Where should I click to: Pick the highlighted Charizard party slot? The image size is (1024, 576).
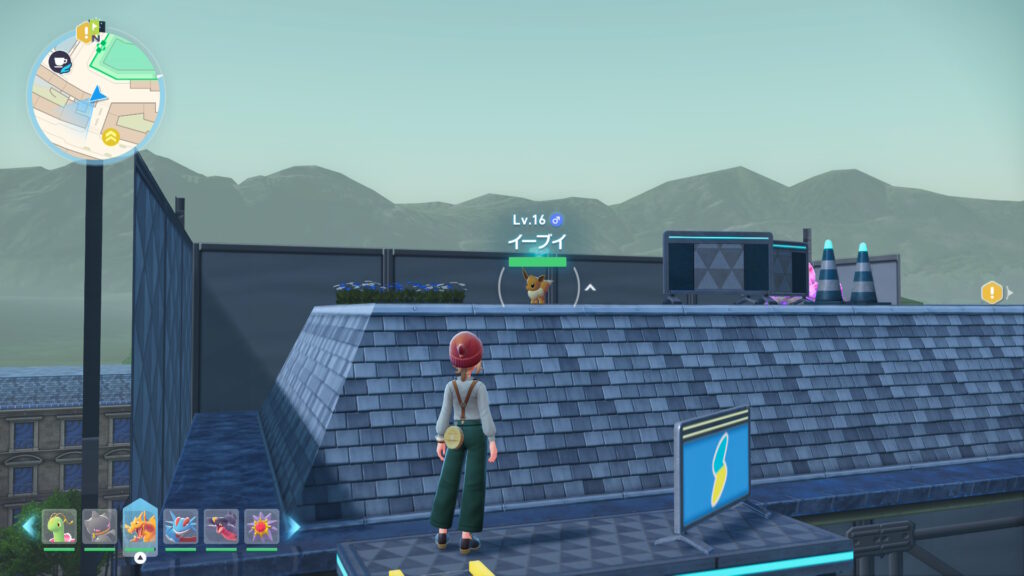click(140, 526)
